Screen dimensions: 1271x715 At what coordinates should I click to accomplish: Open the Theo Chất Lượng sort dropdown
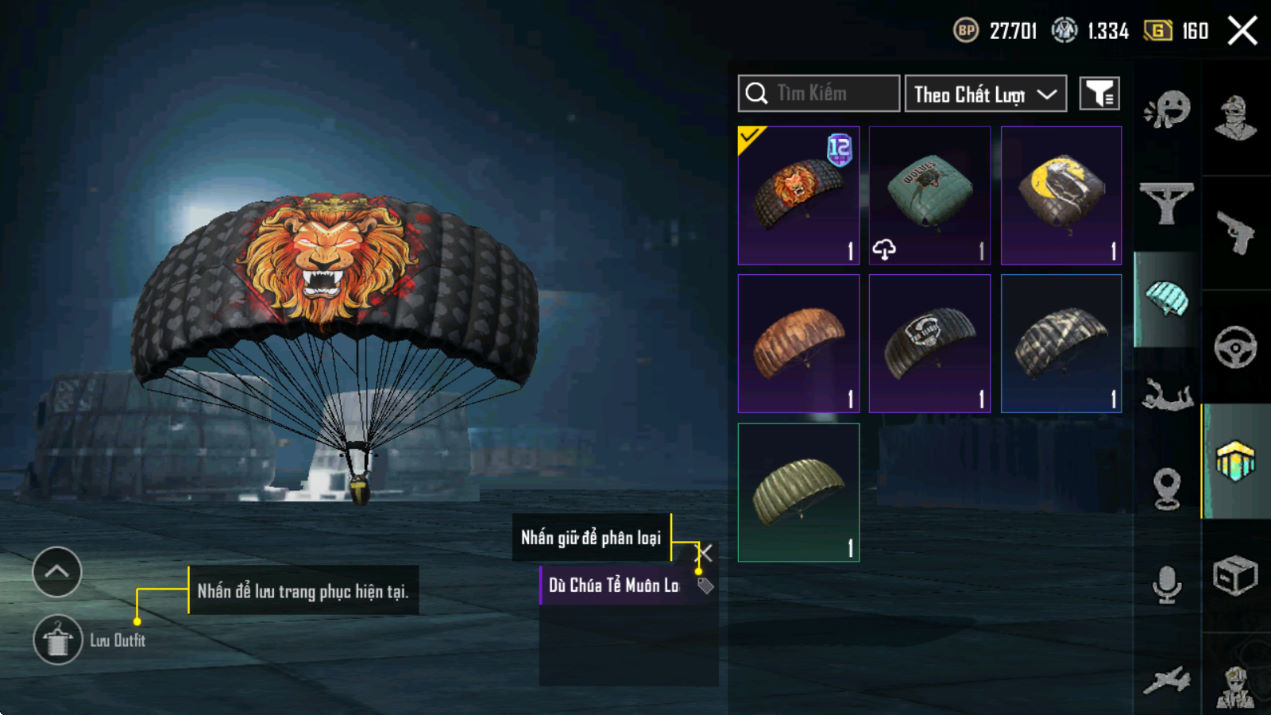[985, 94]
